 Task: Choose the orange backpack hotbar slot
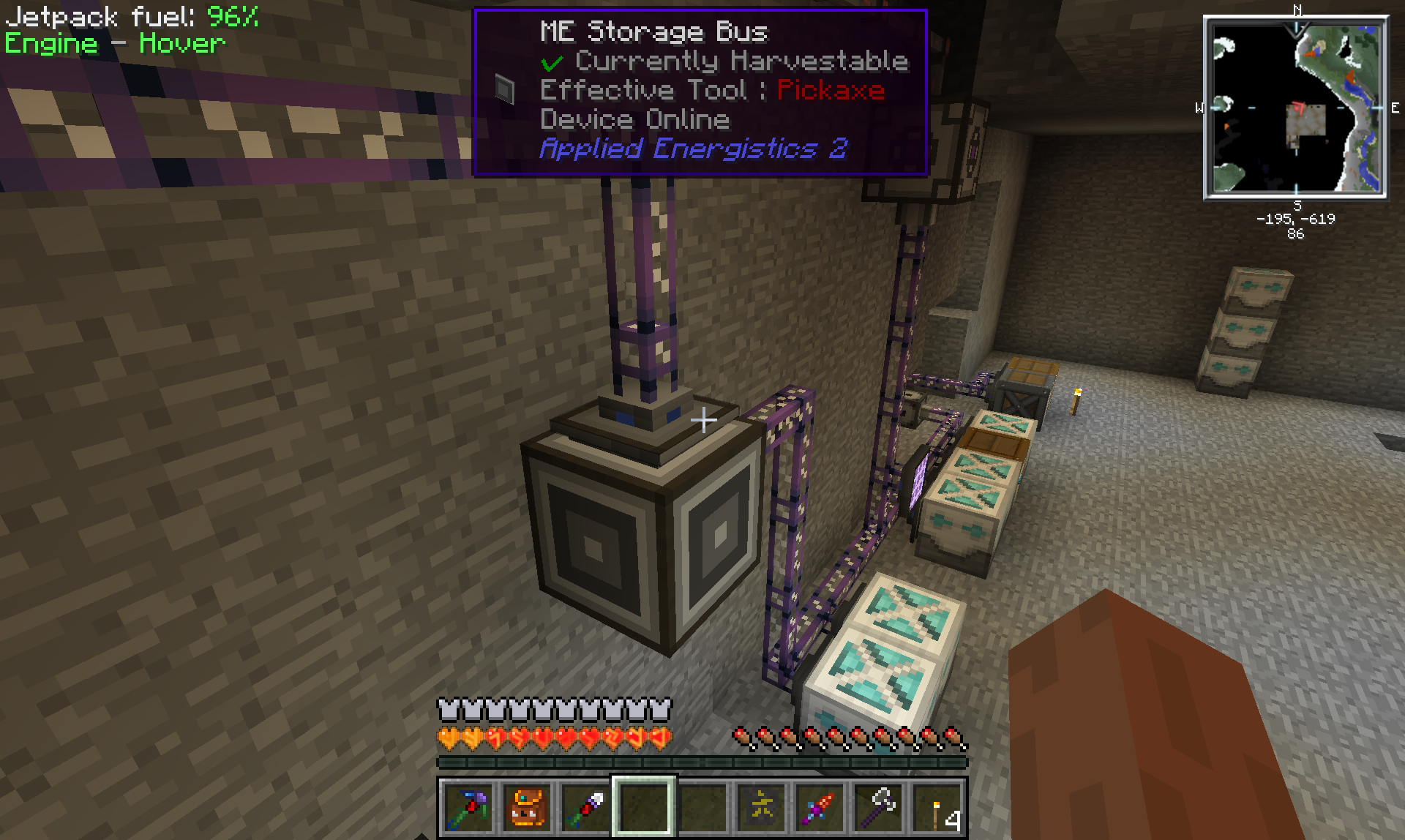[x=527, y=808]
